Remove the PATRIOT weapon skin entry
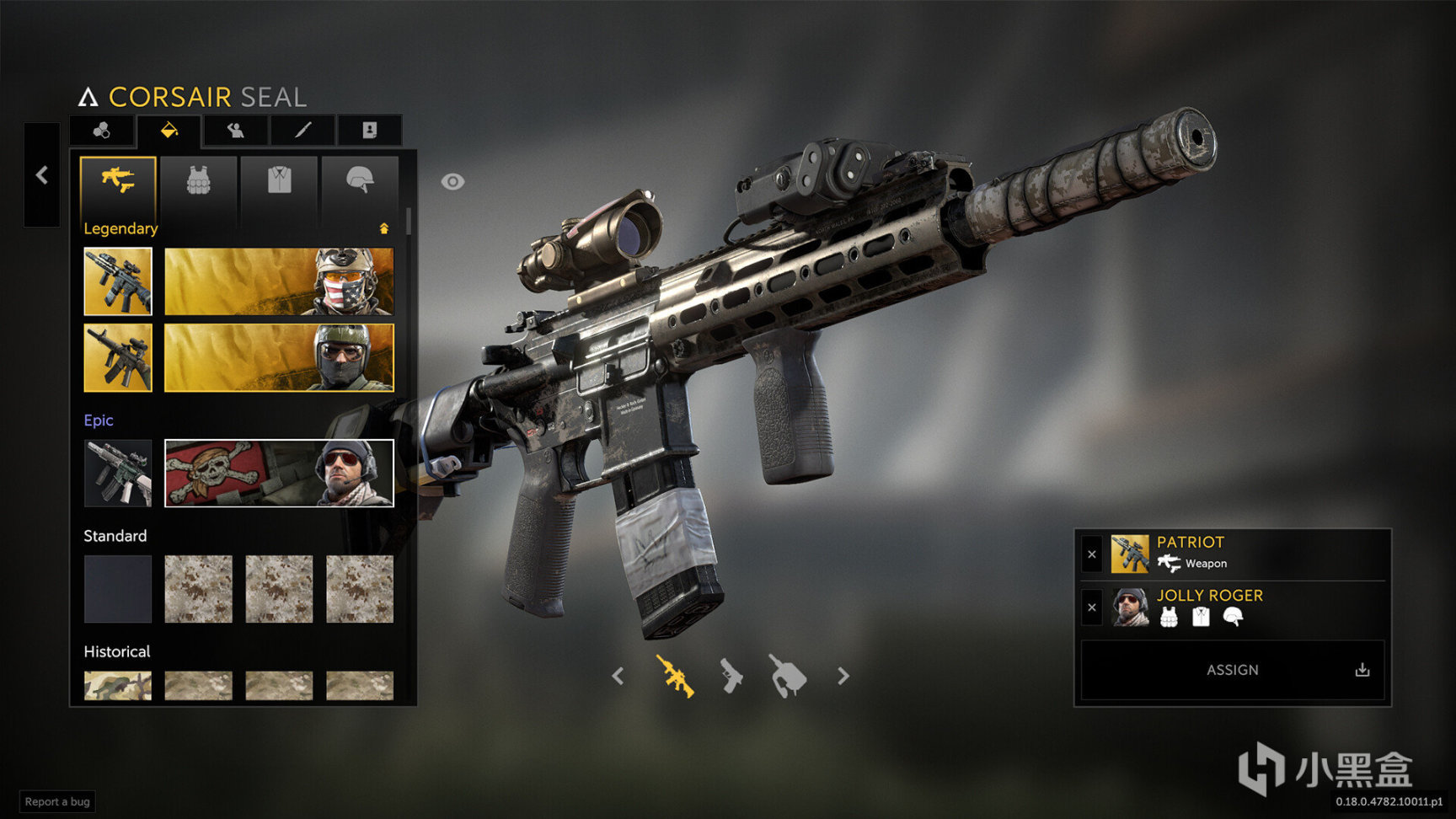The width and height of the screenshot is (1456, 819). pos(1092,554)
